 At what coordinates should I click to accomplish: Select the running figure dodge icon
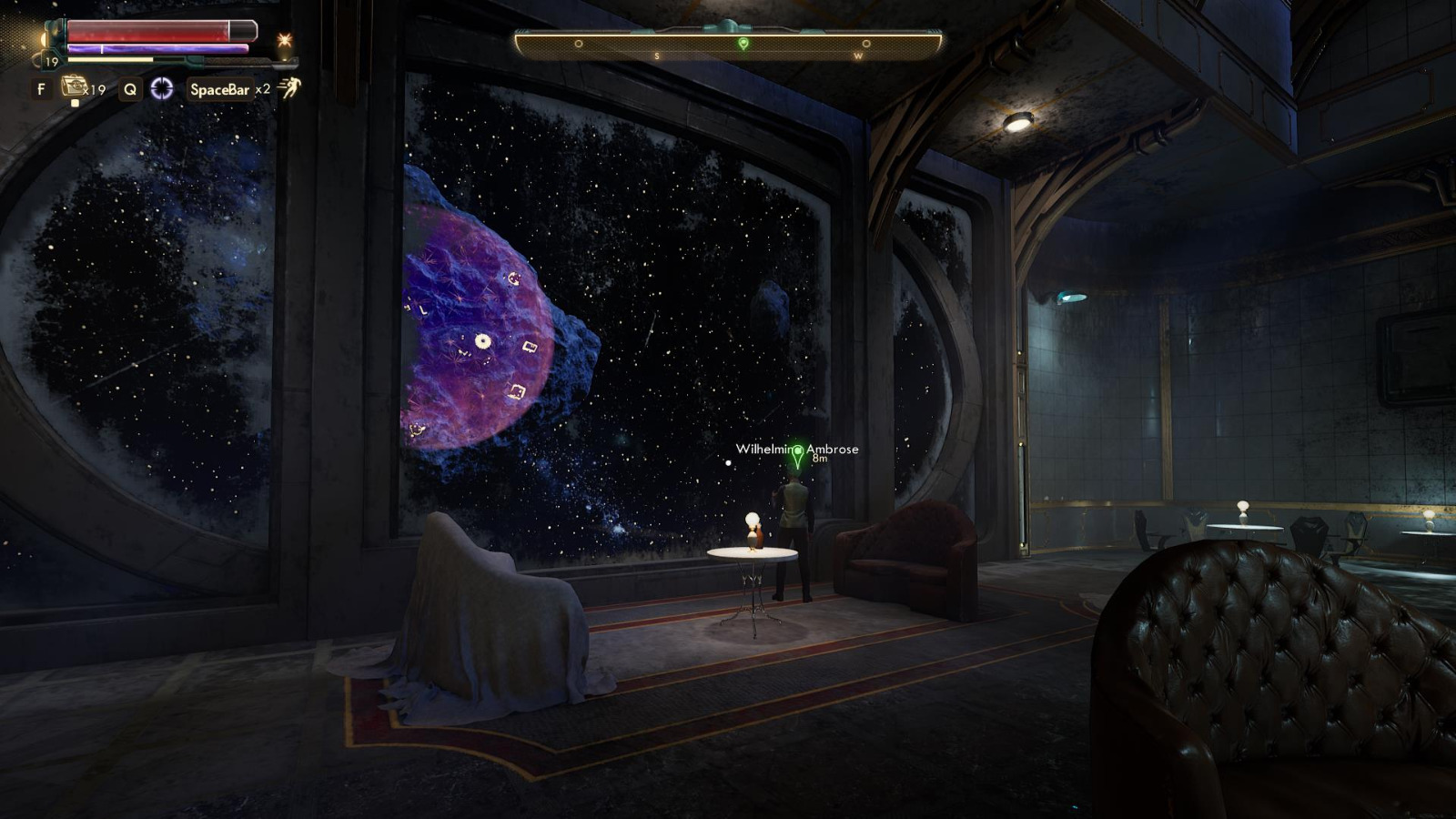pyautogui.click(x=290, y=88)
